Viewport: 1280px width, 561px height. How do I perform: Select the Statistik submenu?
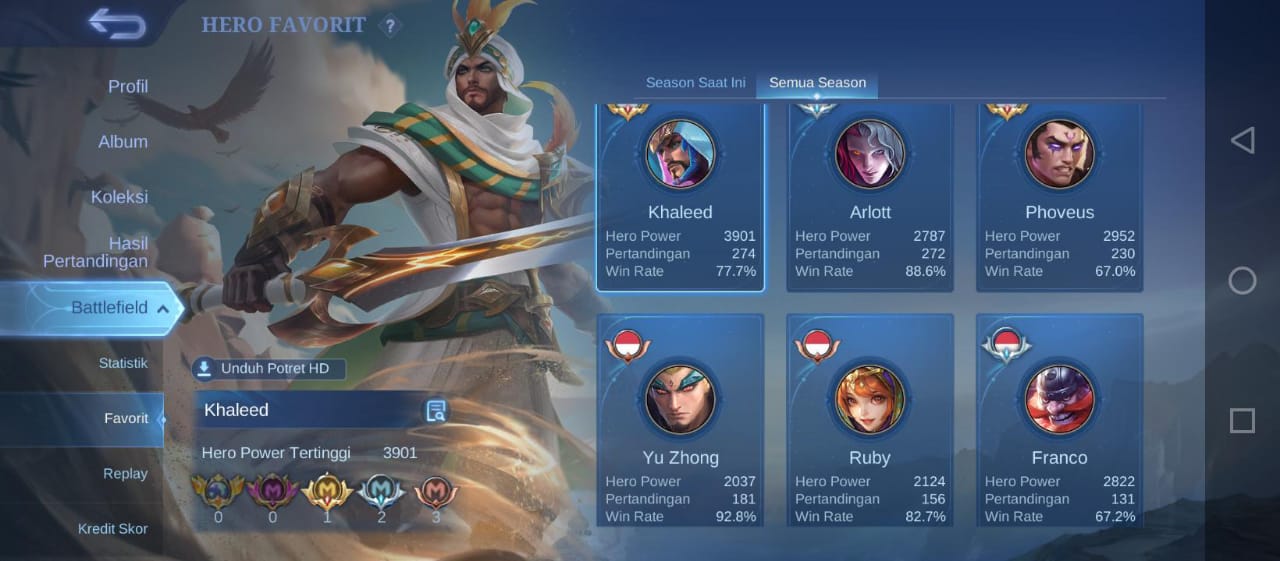[123, 363]
